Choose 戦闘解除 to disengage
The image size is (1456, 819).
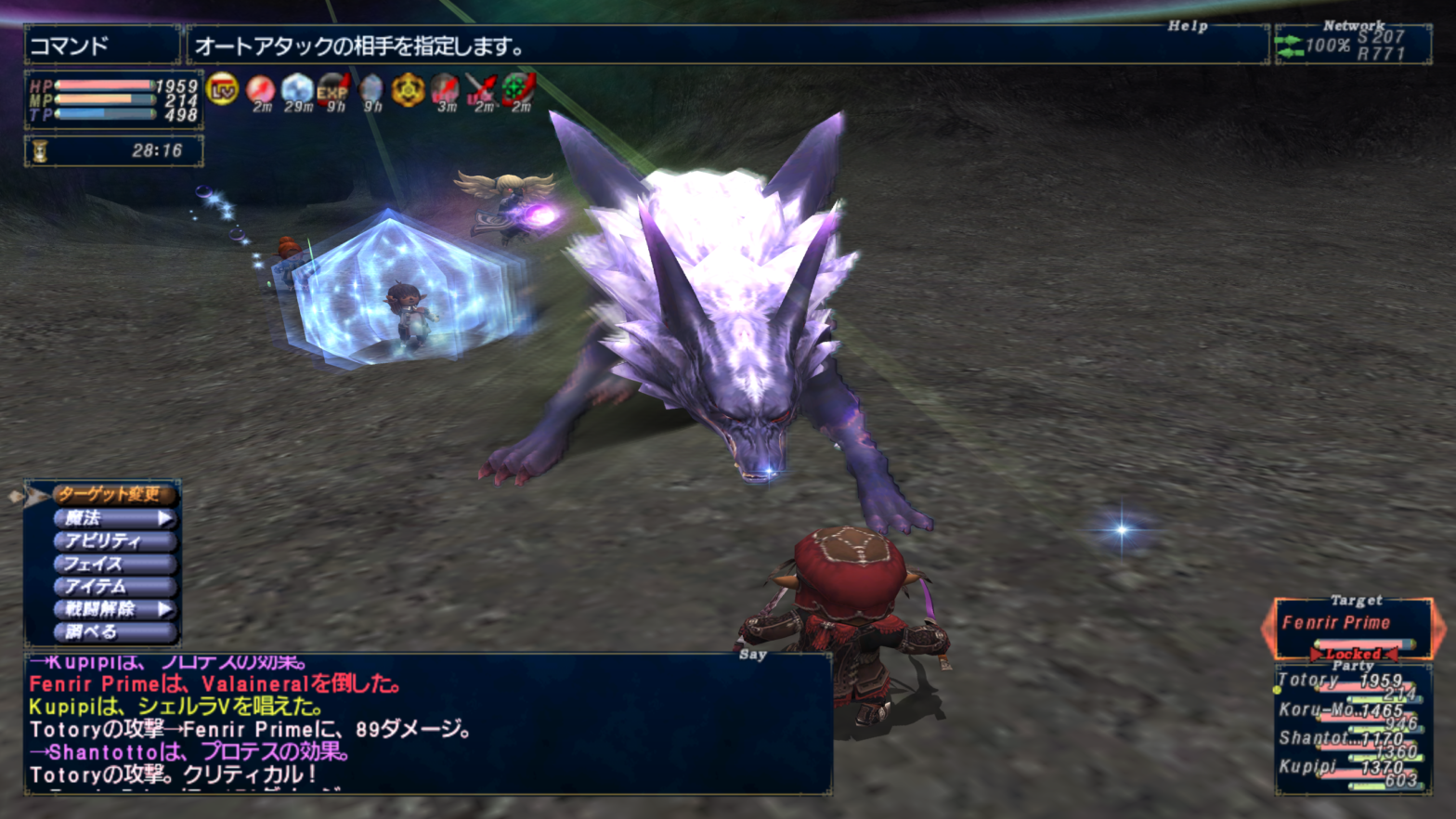(x=113, y=609)
